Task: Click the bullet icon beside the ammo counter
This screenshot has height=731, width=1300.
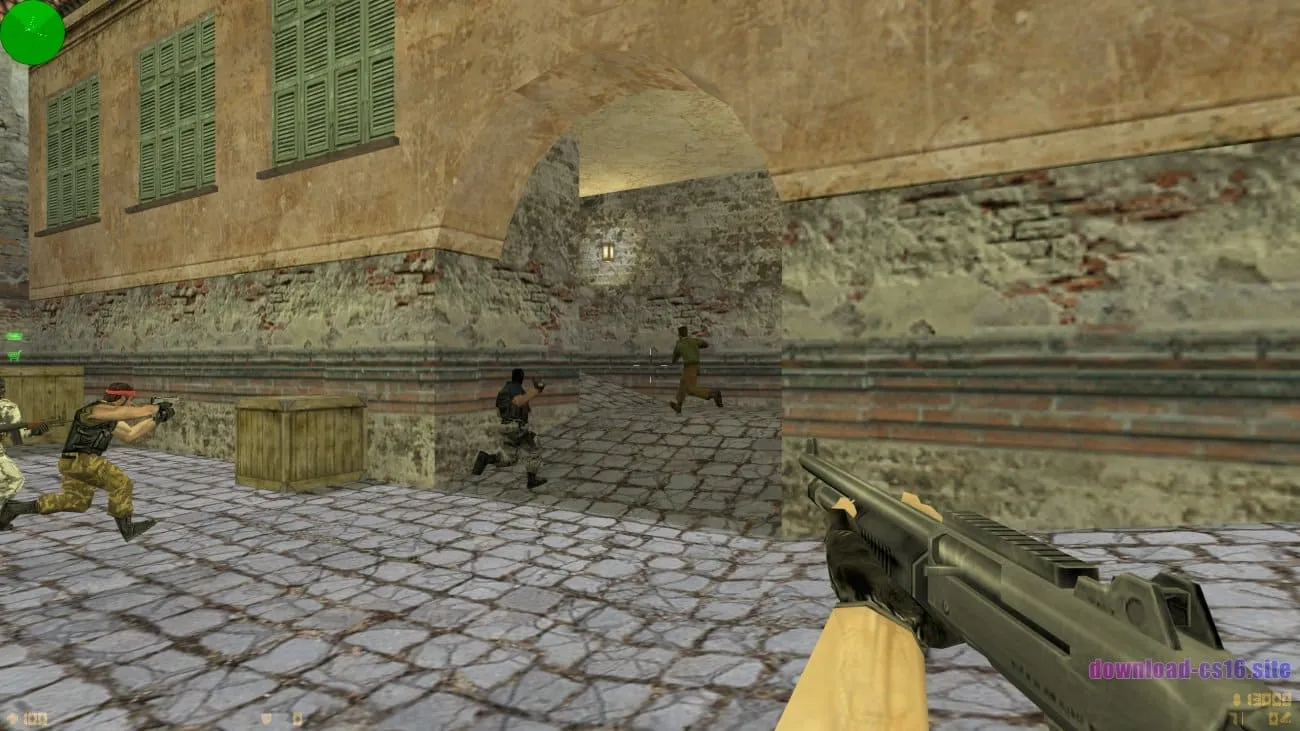Action: (x=1236, y=699)
